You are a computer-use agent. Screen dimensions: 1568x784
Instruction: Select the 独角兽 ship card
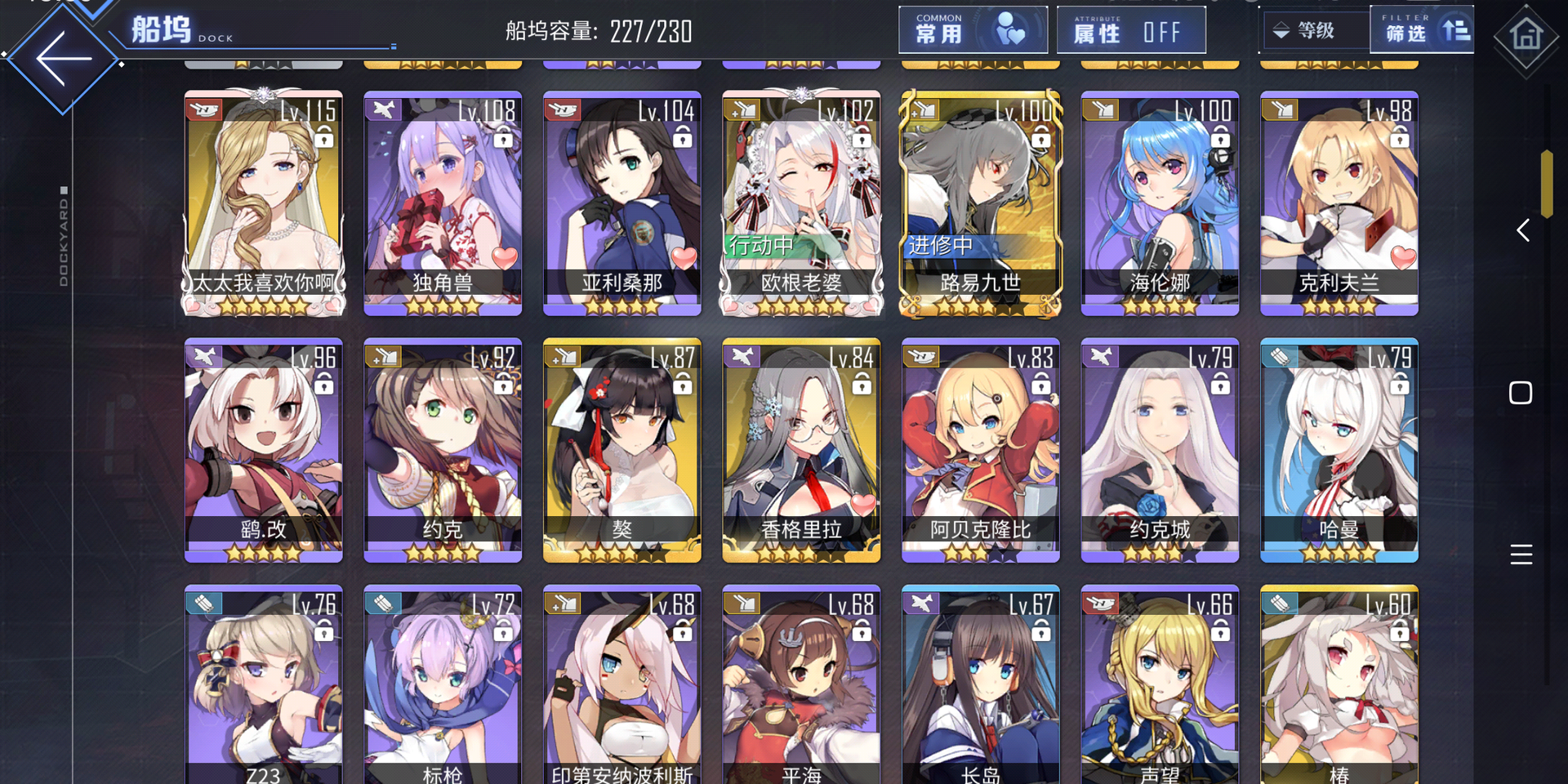click(443, 203)
